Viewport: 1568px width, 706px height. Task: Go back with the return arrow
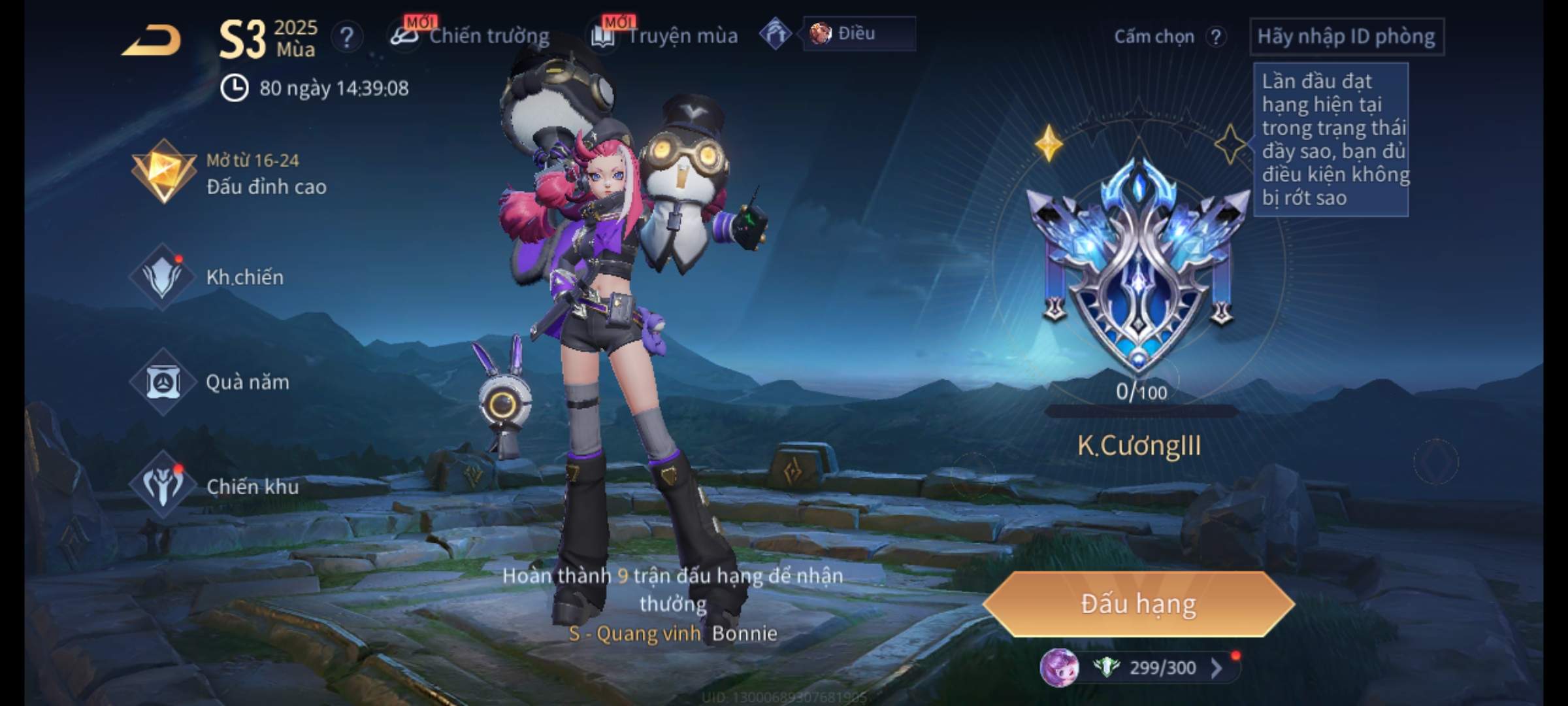point(152,41)
